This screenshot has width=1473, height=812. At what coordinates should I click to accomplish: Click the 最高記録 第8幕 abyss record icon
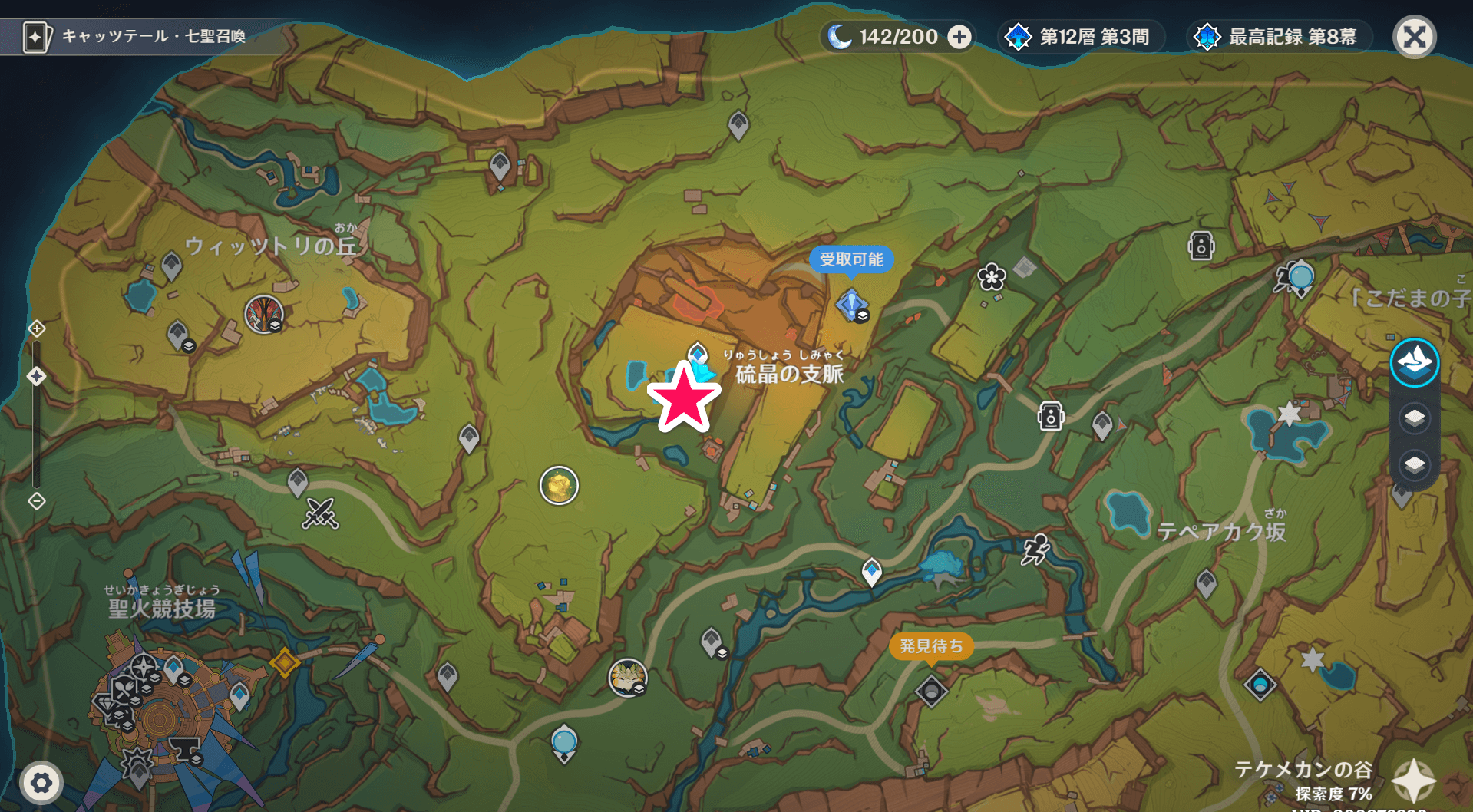coord(1207,35)
